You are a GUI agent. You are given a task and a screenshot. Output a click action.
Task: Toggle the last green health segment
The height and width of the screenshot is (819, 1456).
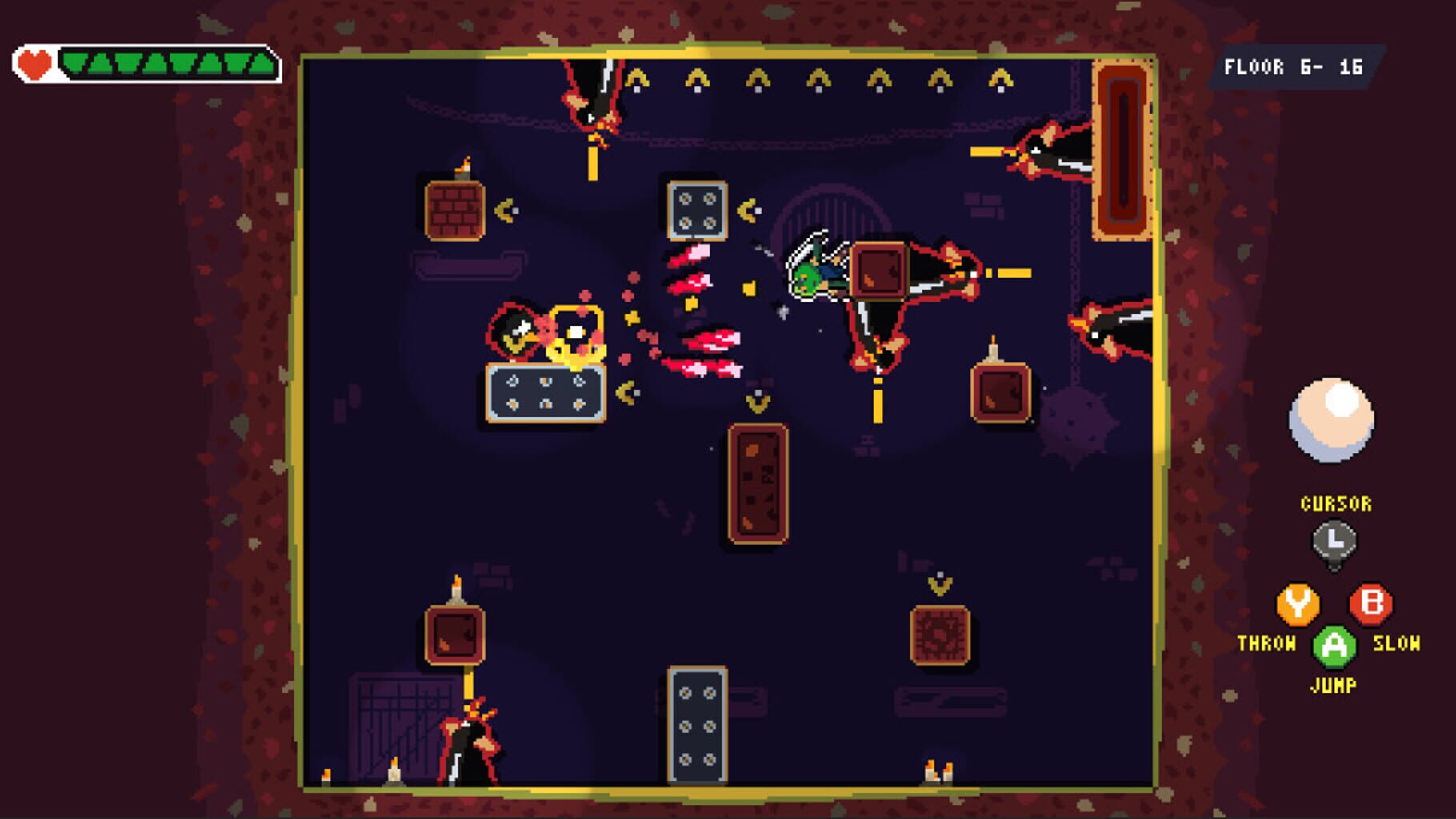[262, 62]
